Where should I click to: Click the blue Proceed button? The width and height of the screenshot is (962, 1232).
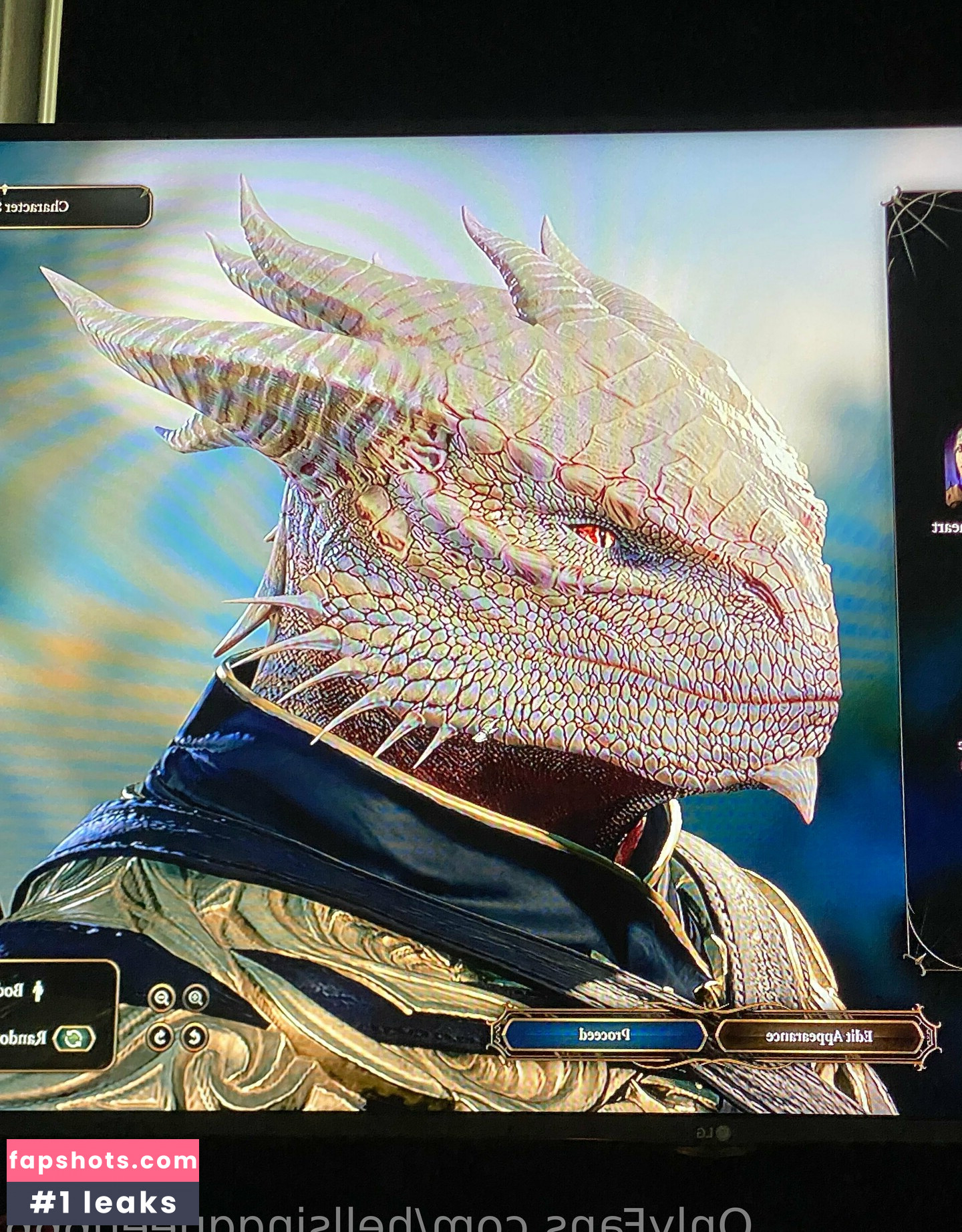[604, 1035]
